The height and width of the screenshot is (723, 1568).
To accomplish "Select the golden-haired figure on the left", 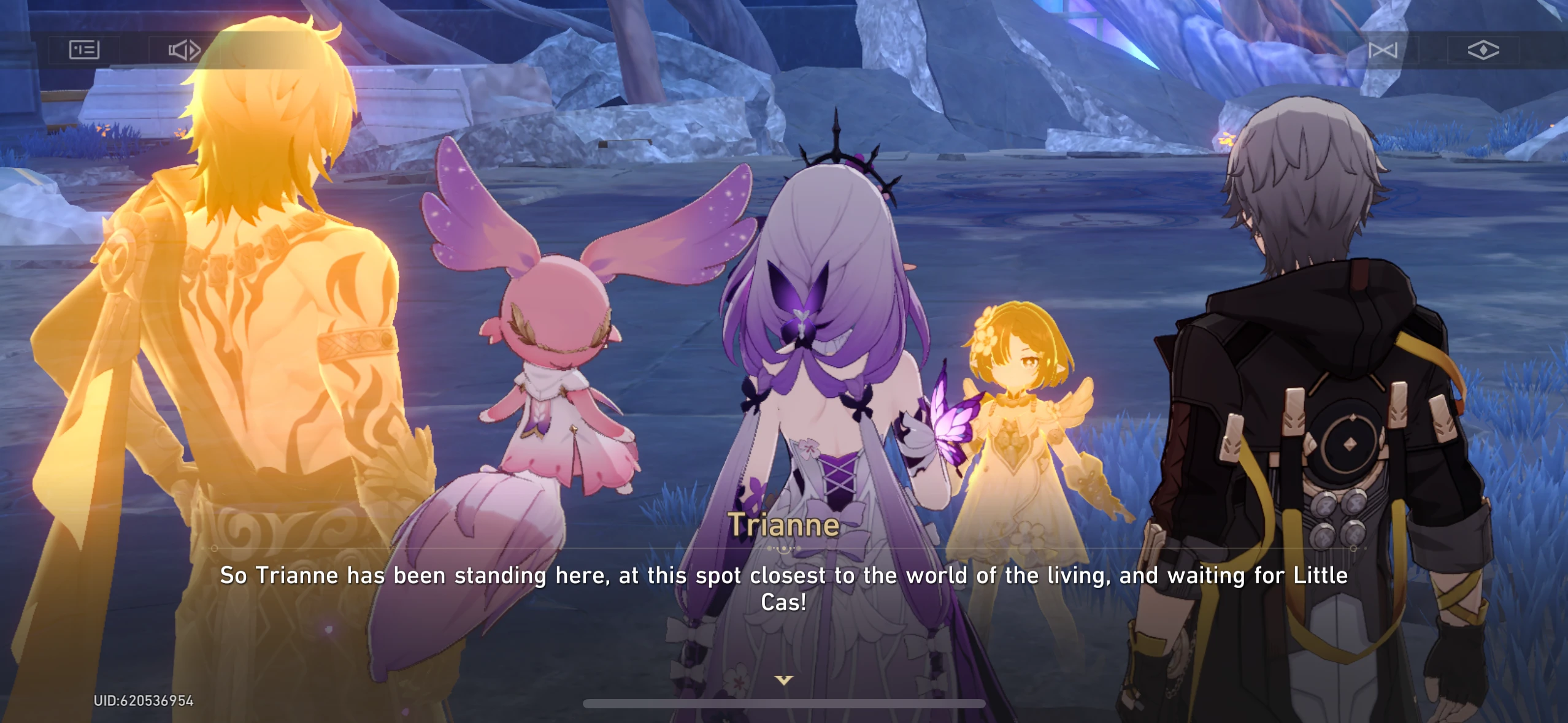I will (258, 307).
